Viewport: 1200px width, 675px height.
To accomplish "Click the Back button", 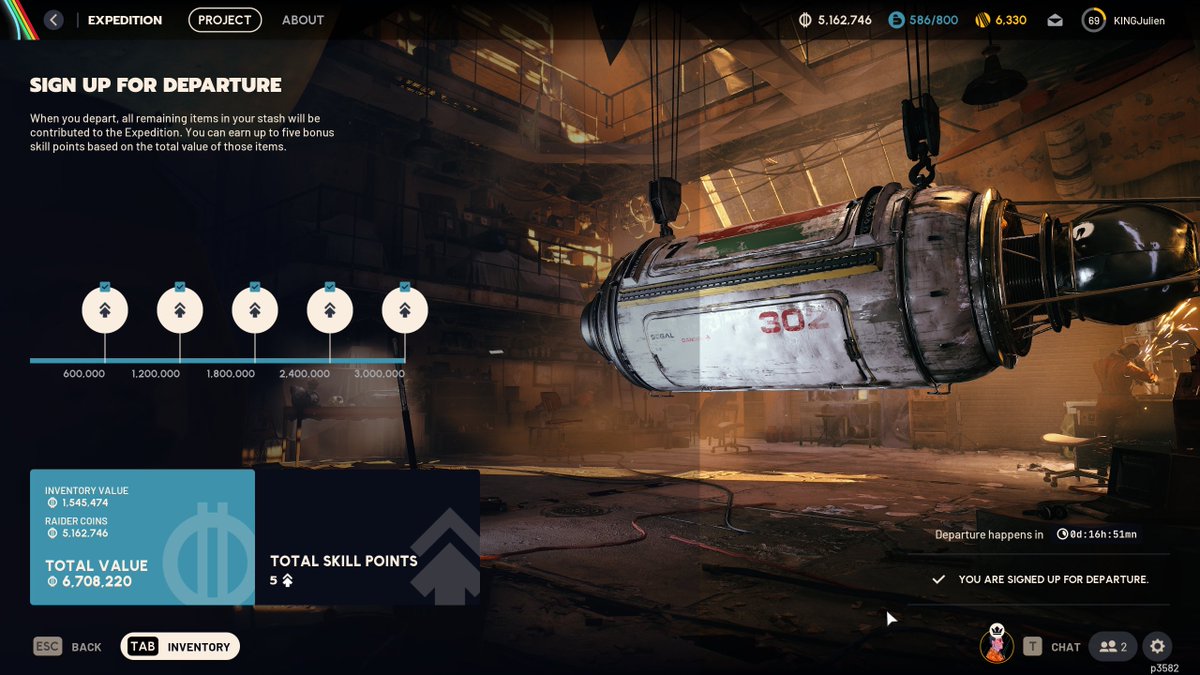I will point(68,647).
